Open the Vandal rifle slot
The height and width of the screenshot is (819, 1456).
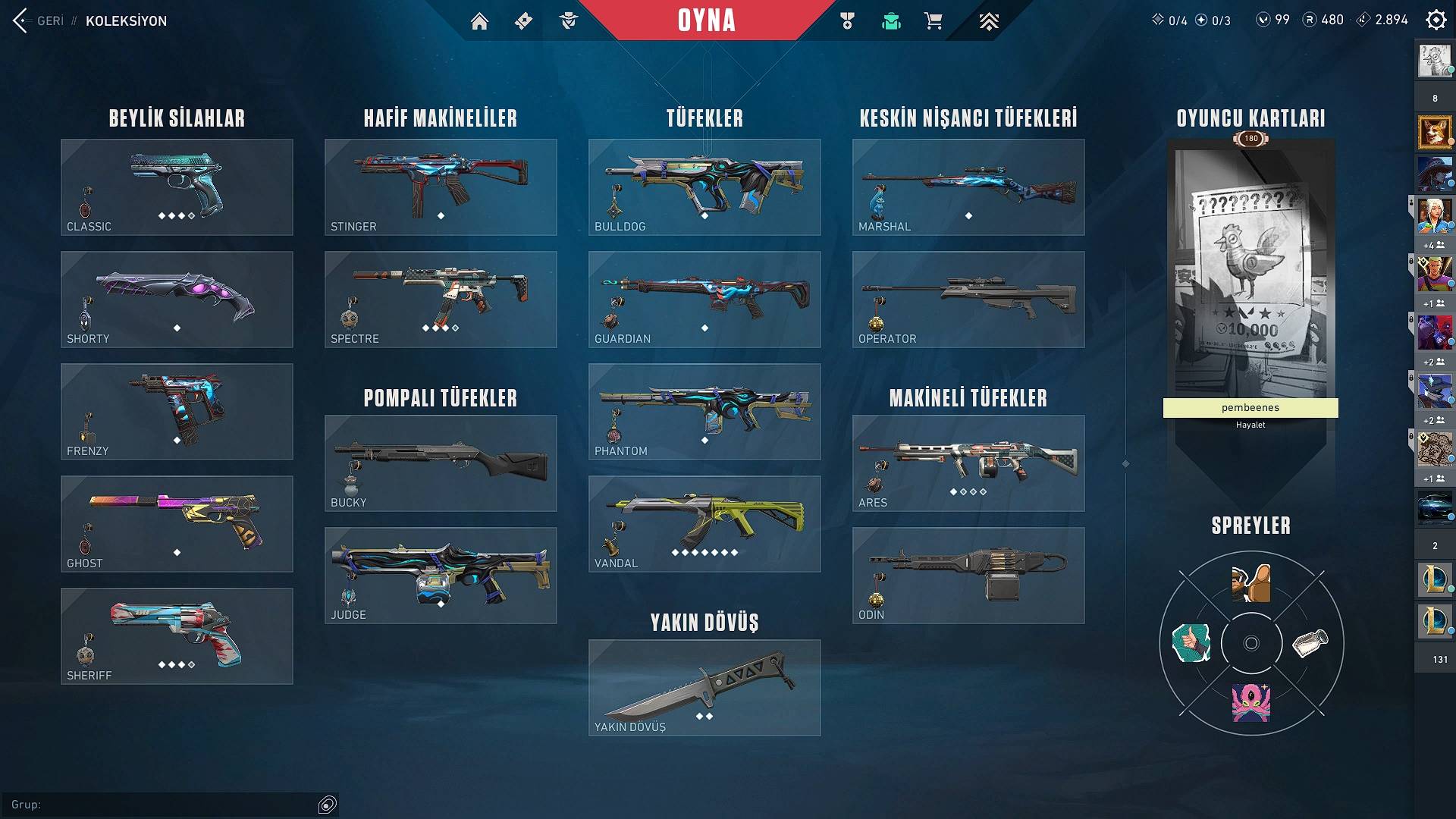click(704, 524)
